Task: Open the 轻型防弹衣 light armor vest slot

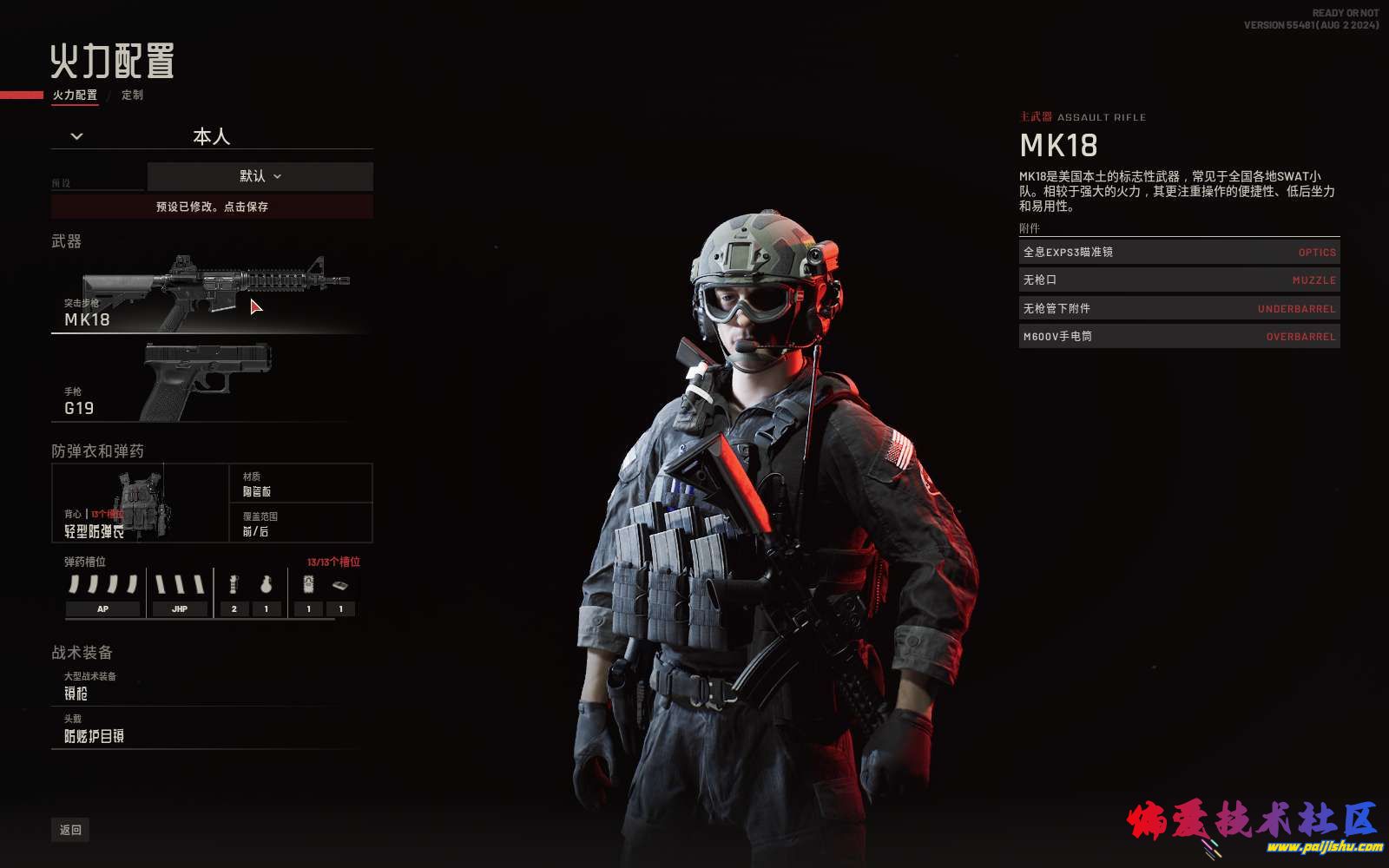Action: 139,503
